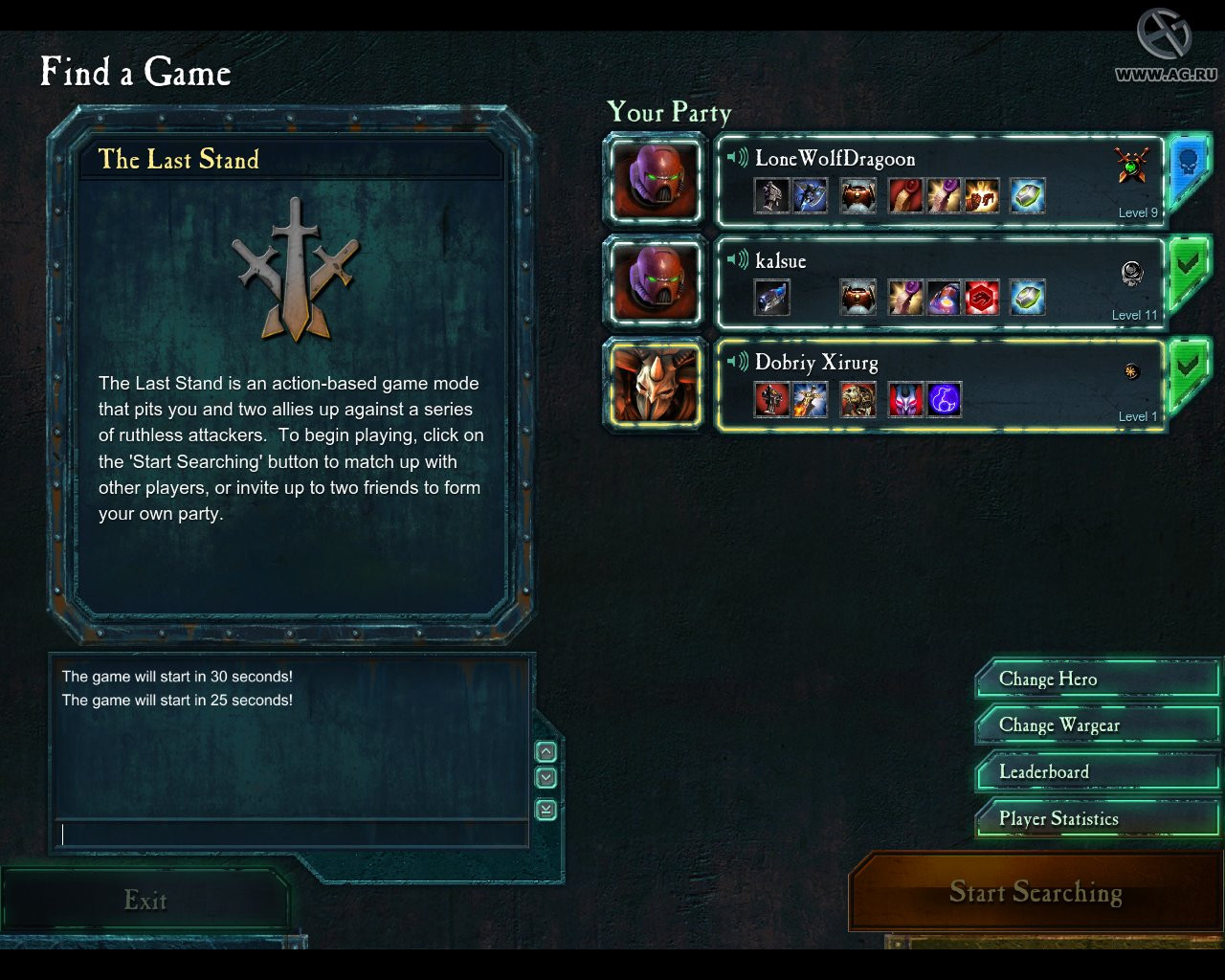Open the Change Hero menu

click(1097, 679)
